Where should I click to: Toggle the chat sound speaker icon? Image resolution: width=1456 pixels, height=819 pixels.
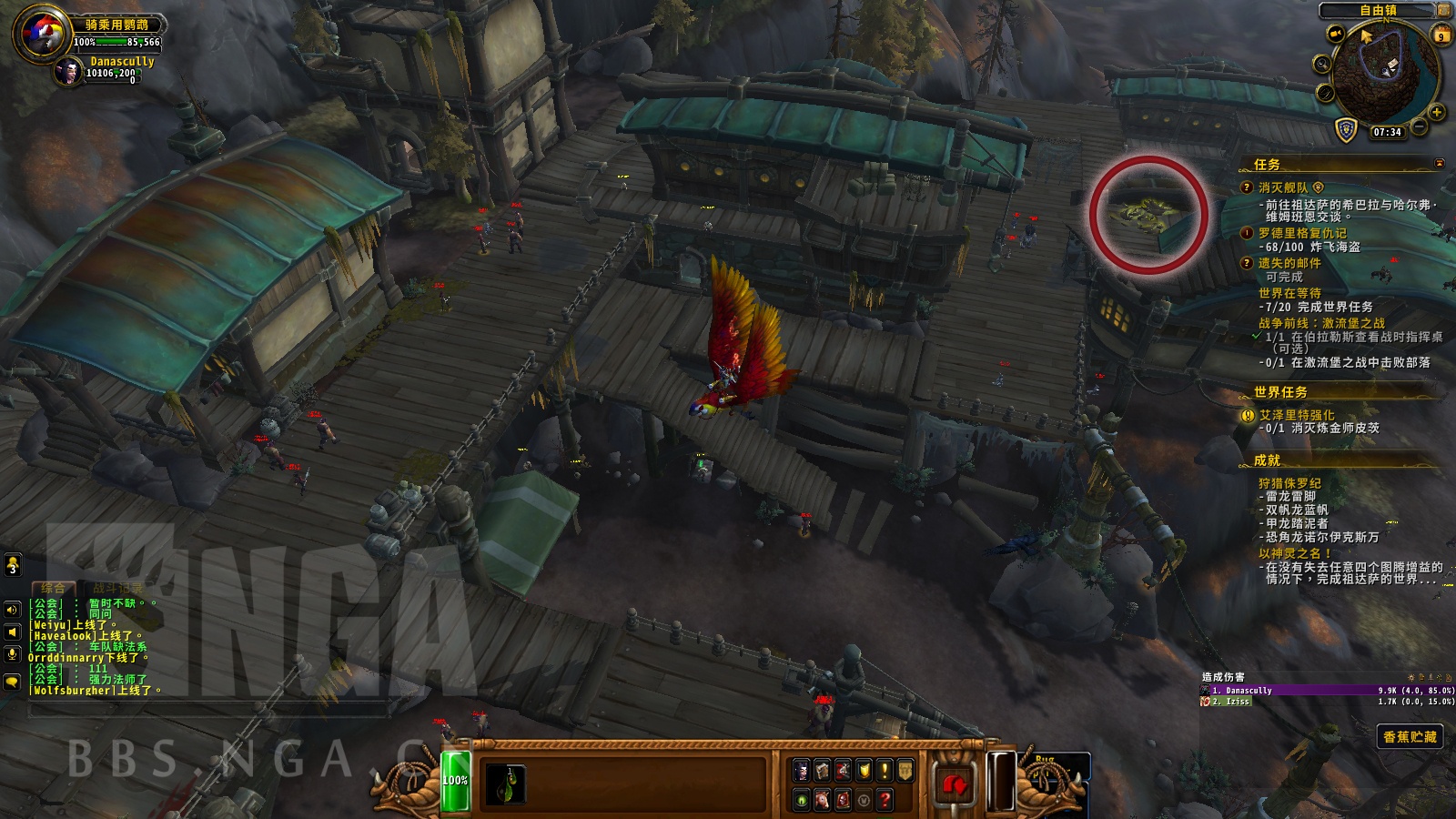pos(12,610)
